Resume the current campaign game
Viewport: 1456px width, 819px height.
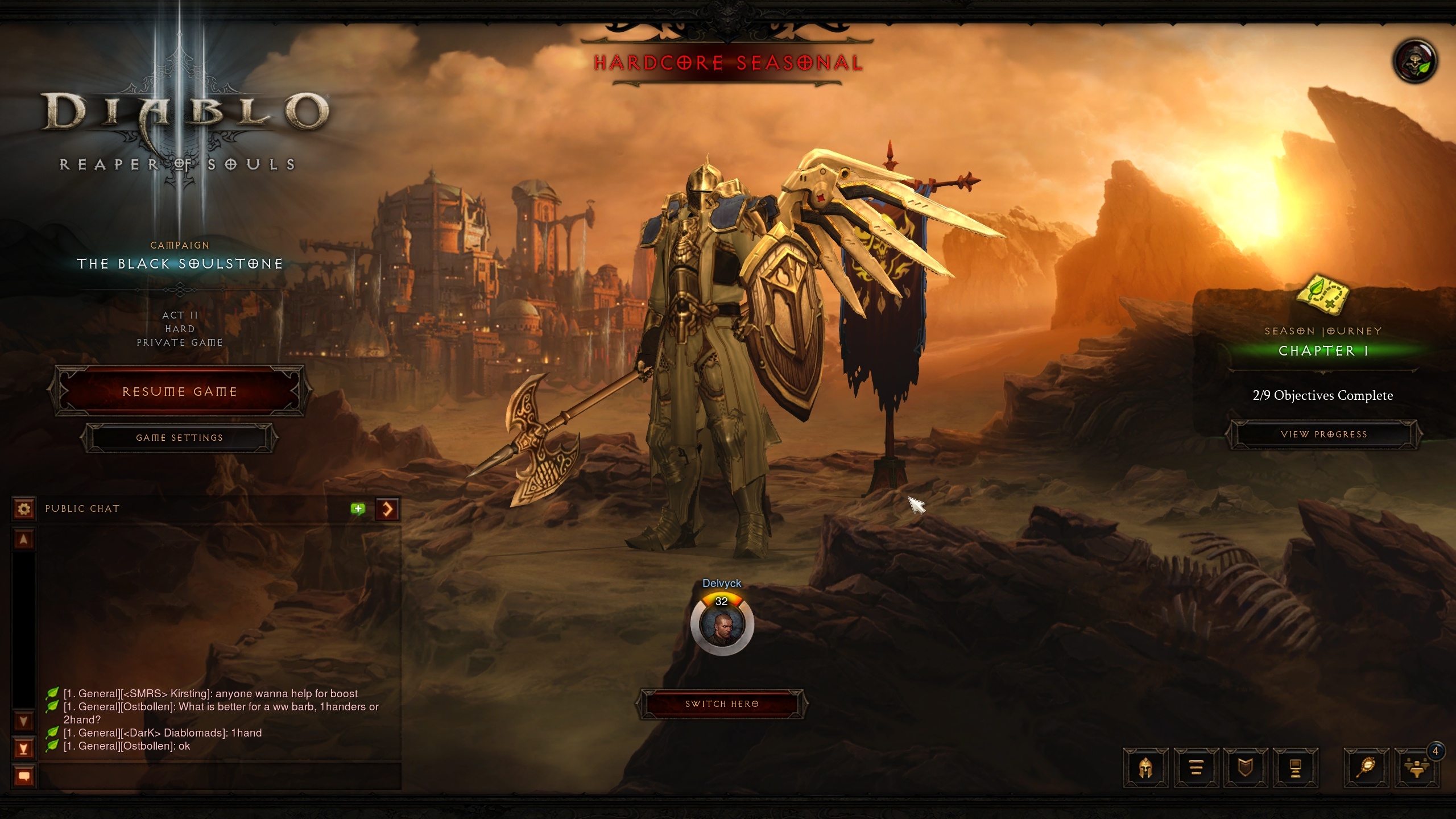[179, 392]
